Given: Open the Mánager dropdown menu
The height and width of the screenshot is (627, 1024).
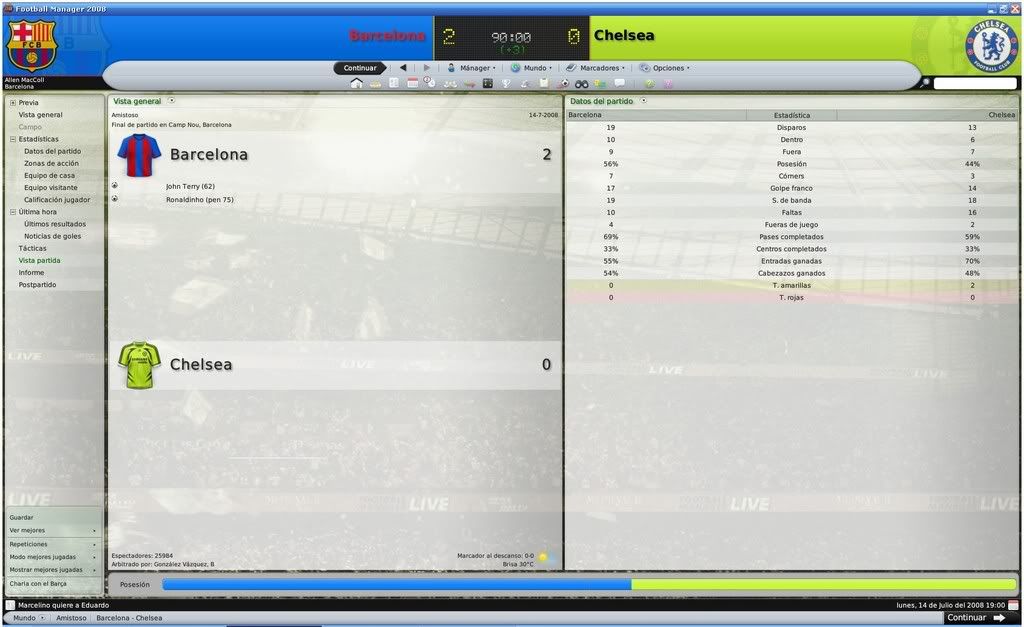Looking at the screenshot, I should point(470,68).
